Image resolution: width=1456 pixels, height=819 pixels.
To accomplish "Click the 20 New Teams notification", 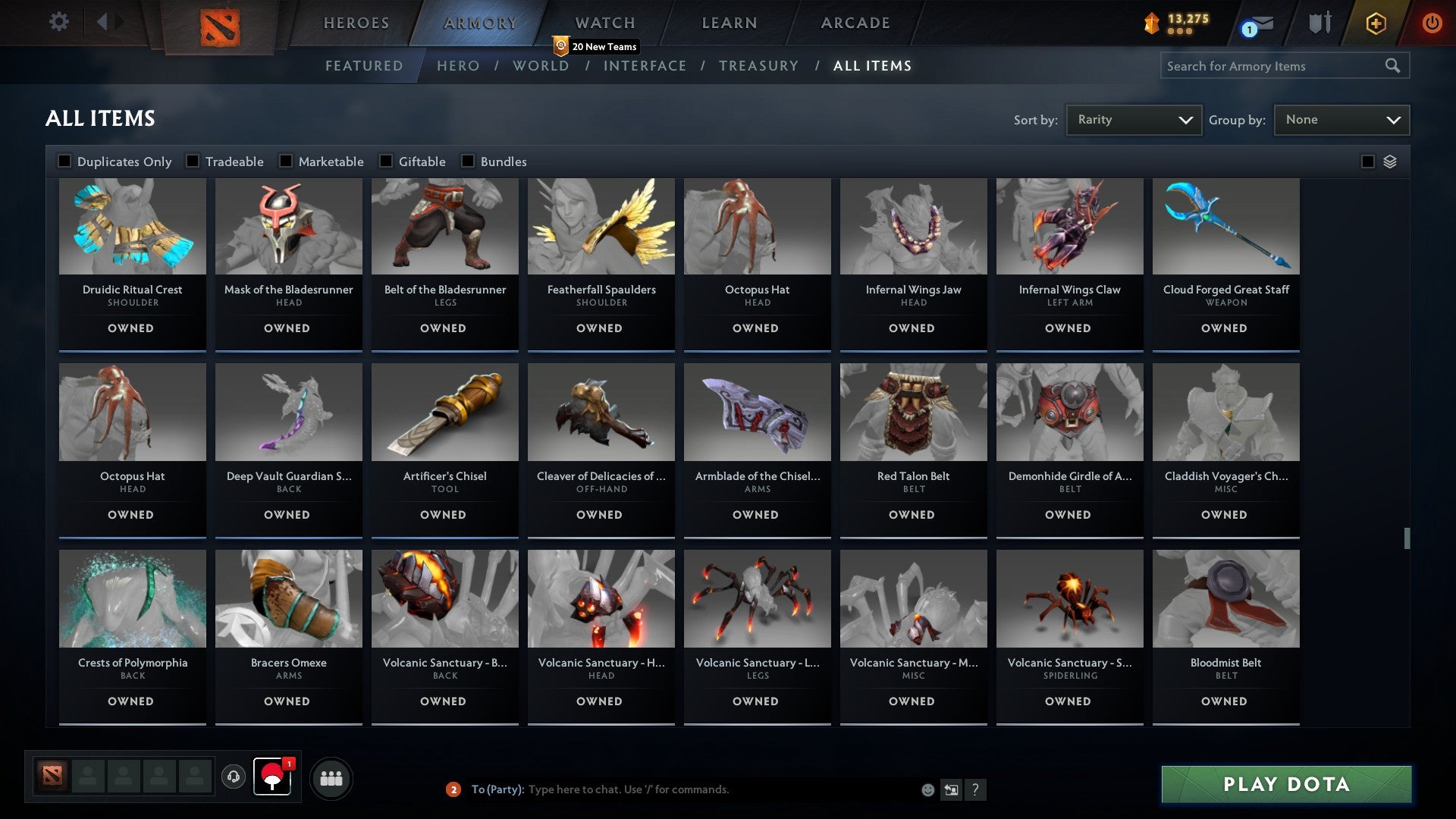I will [x=597, y=46].
